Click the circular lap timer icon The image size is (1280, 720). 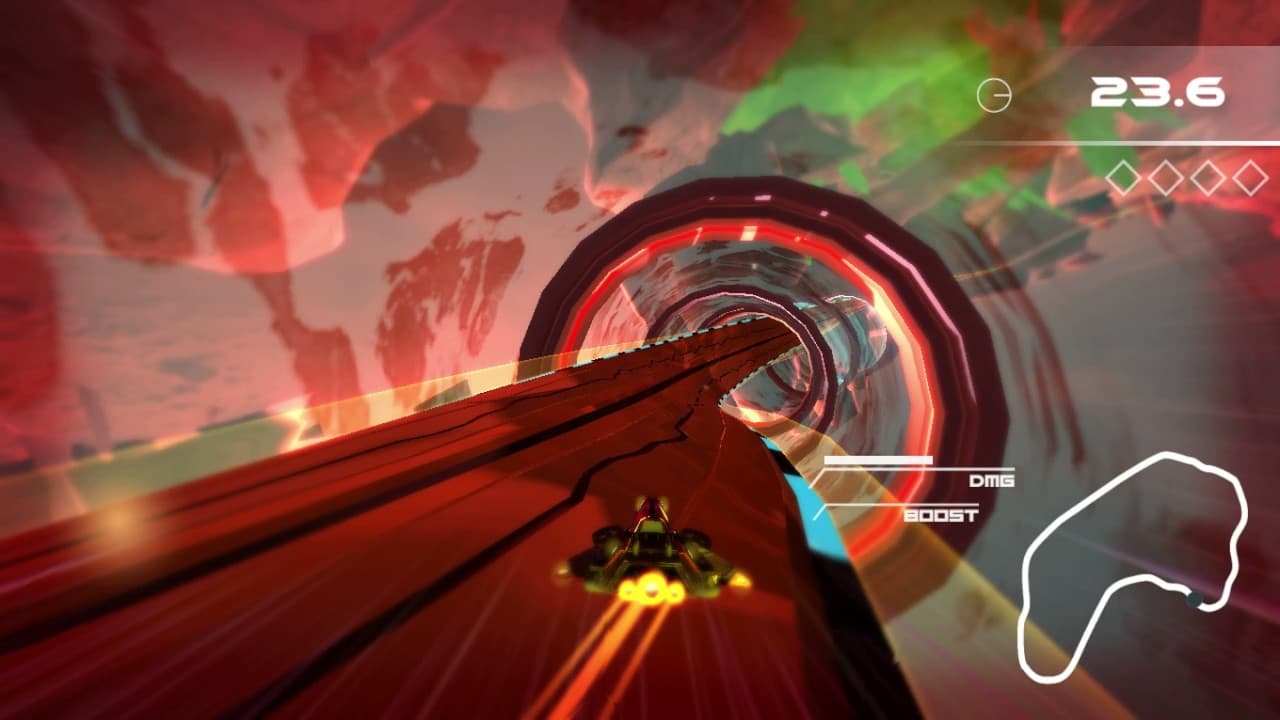[995, 95]
